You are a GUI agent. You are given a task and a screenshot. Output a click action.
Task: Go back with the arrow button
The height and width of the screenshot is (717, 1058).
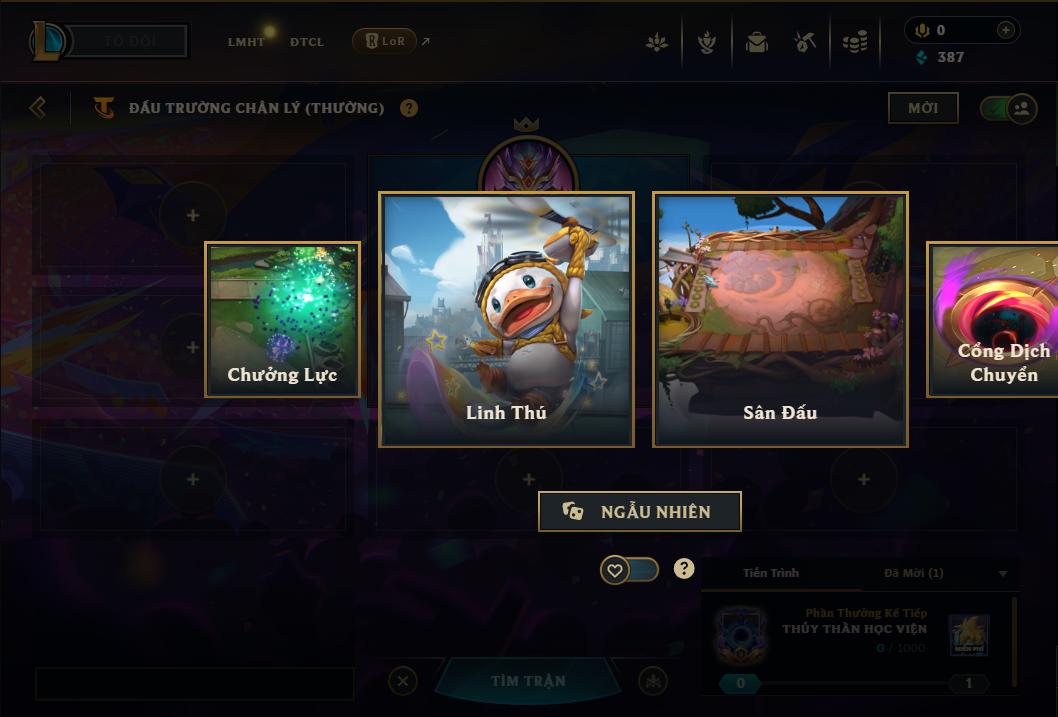click(38, 107)
